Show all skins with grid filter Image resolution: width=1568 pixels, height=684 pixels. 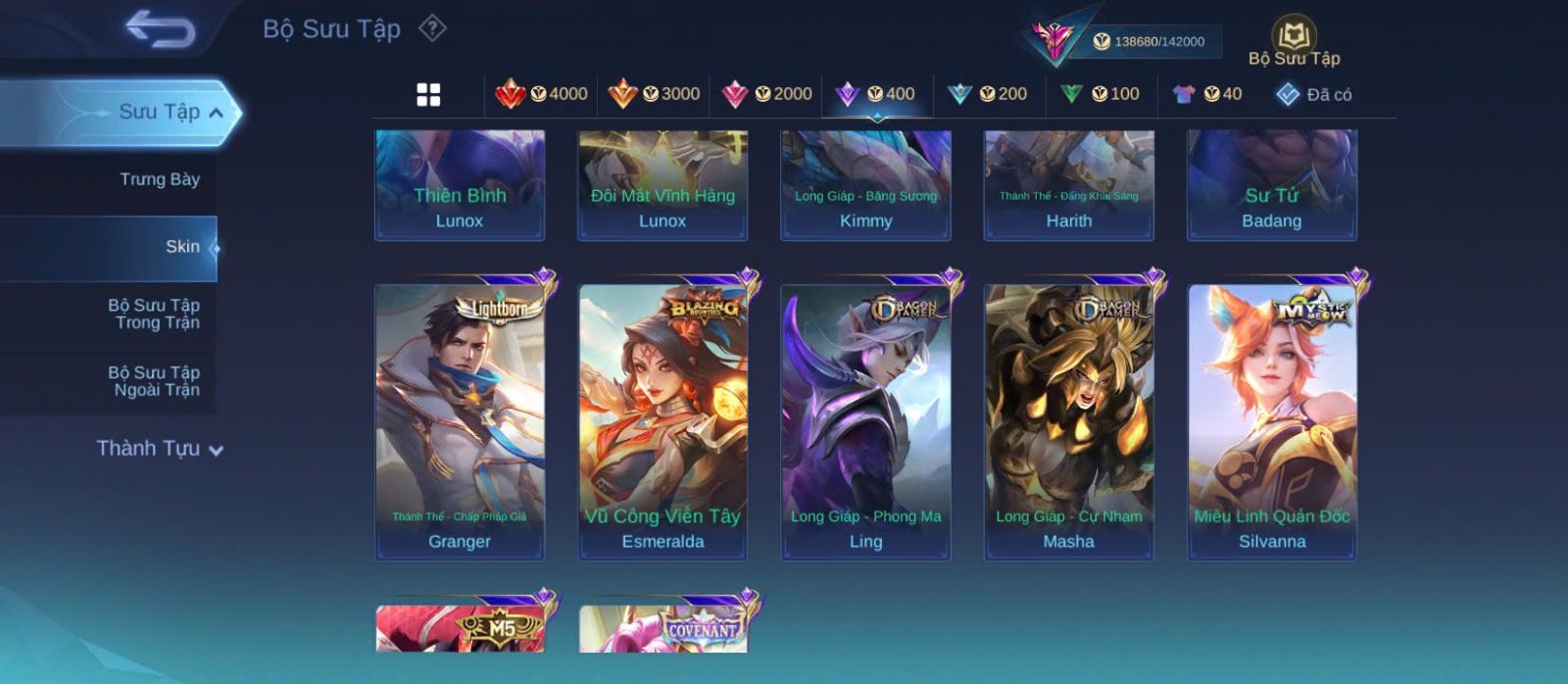click(x=428, y=94)
